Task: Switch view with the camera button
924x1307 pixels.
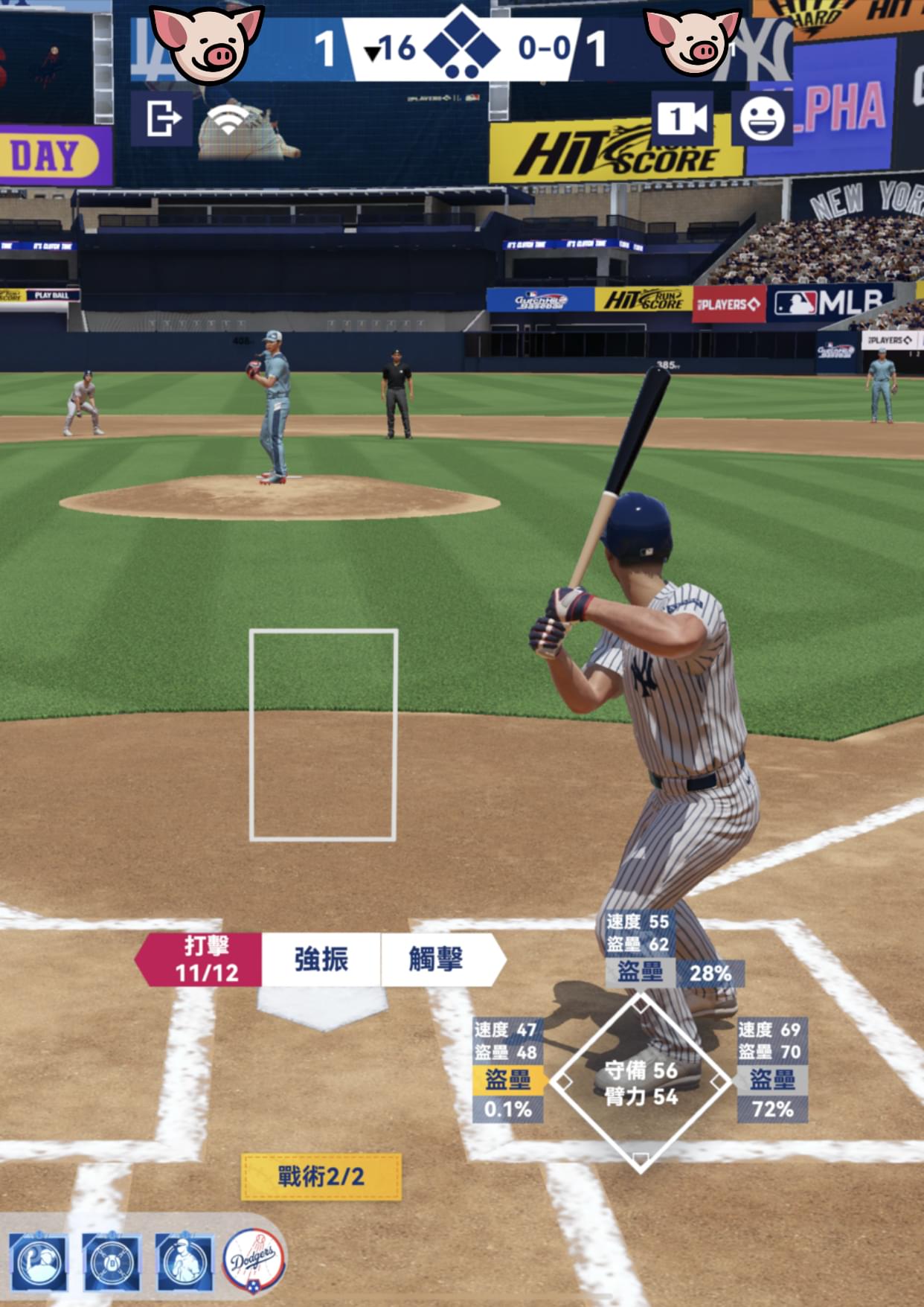Action: 682,118
